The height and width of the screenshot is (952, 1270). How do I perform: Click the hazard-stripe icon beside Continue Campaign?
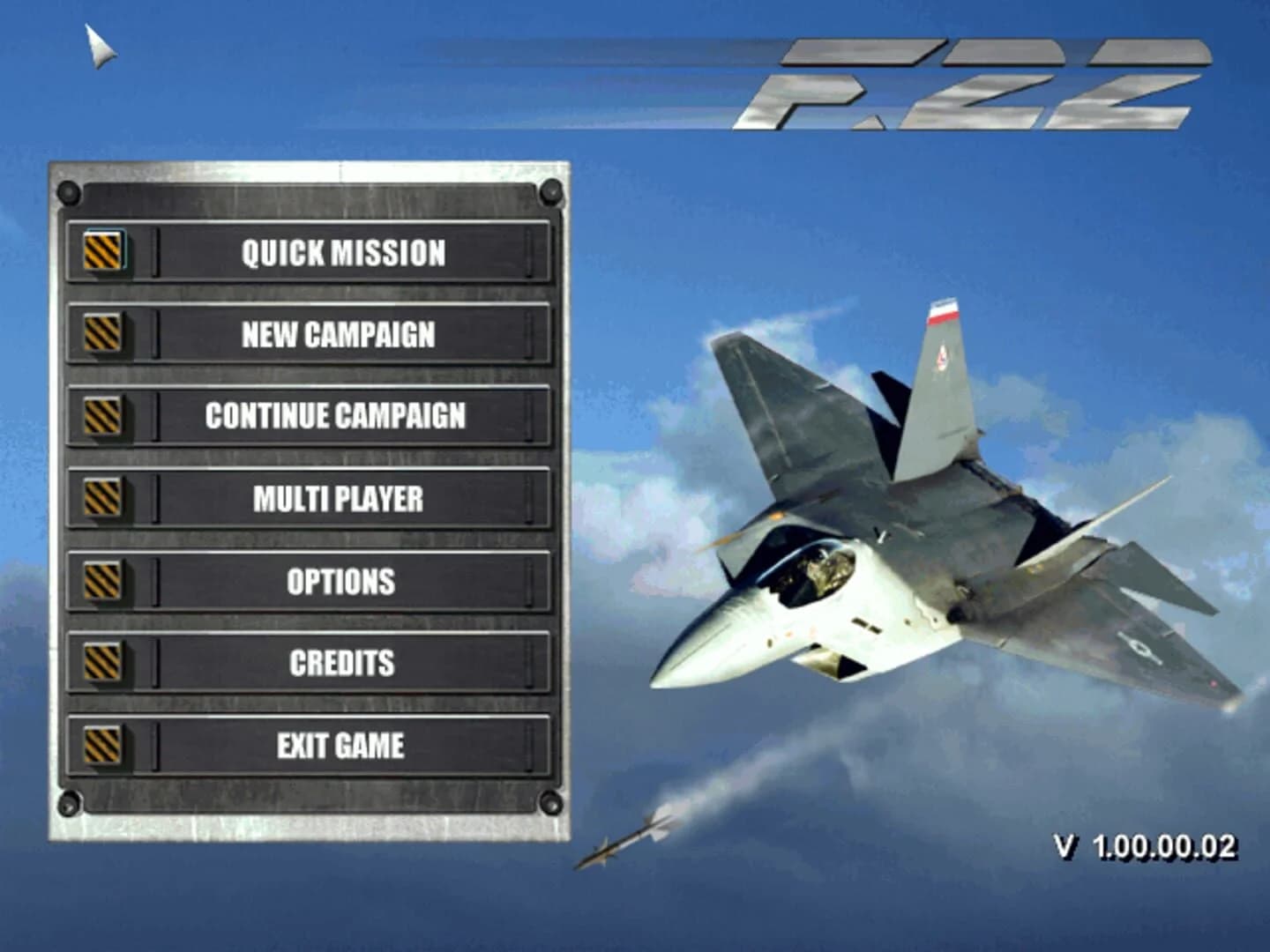103,416
